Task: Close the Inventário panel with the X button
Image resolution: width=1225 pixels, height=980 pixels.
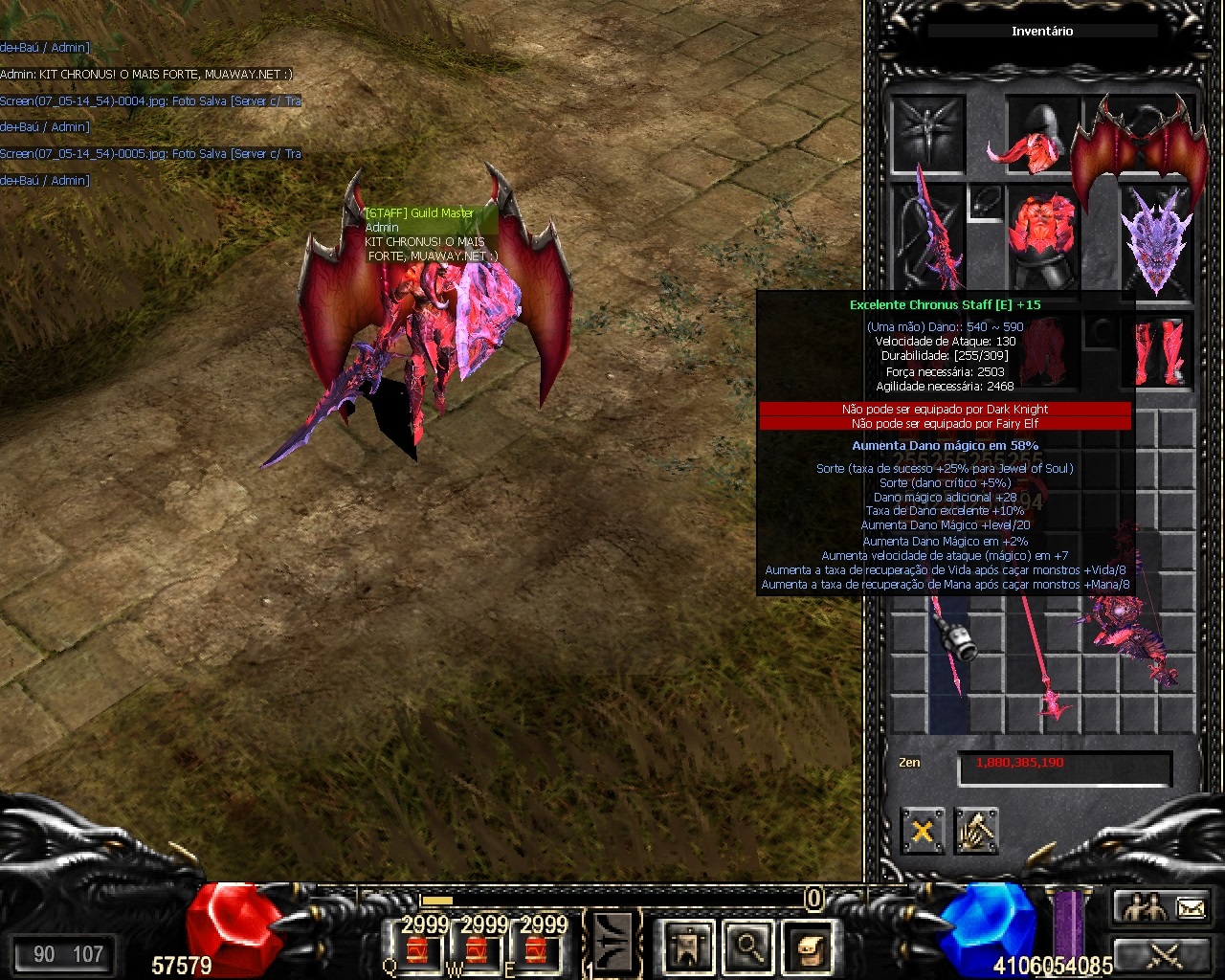Action: tap(922, 831)
